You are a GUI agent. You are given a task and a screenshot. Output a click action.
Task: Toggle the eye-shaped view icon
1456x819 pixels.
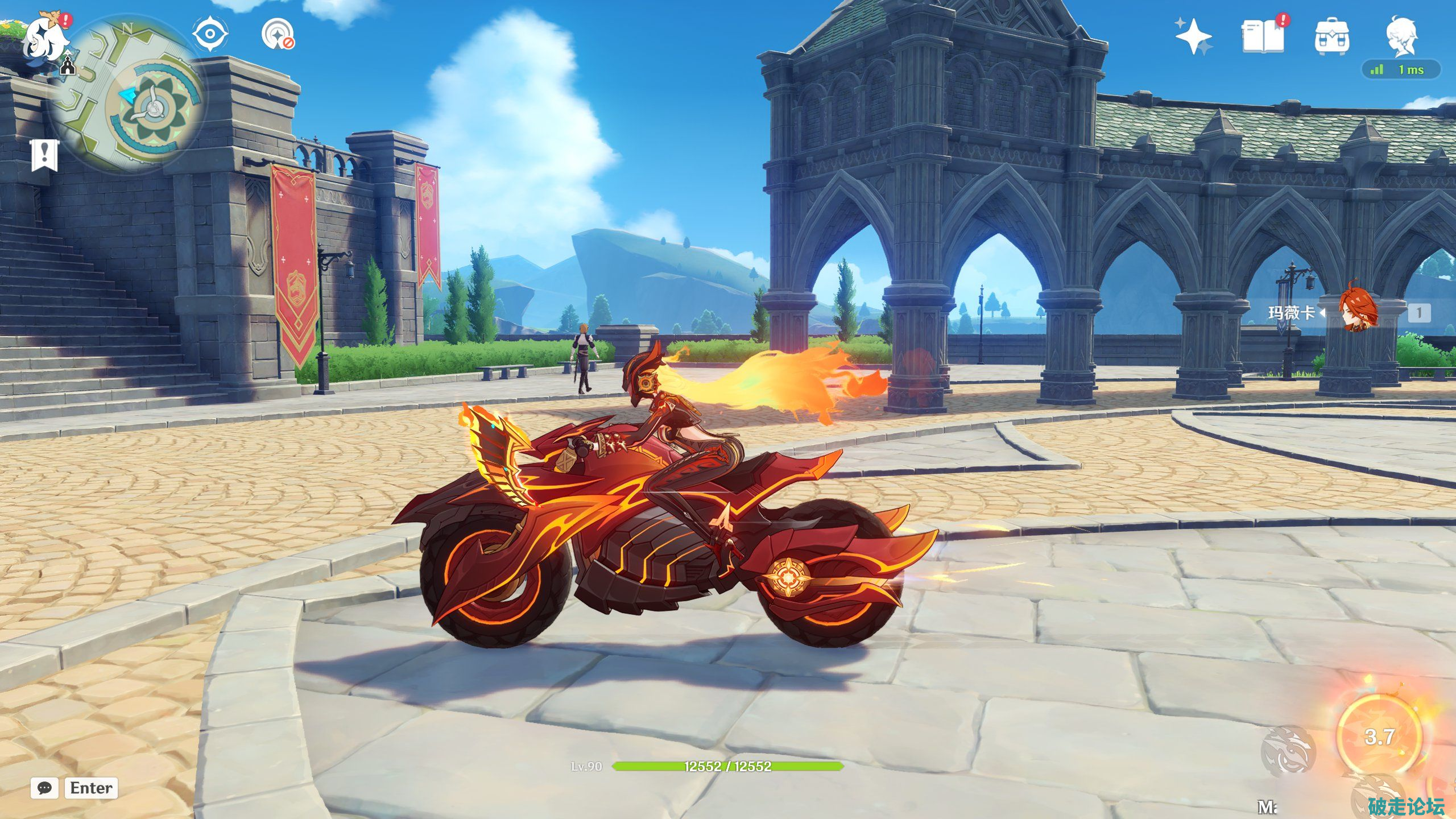[210, 34]
